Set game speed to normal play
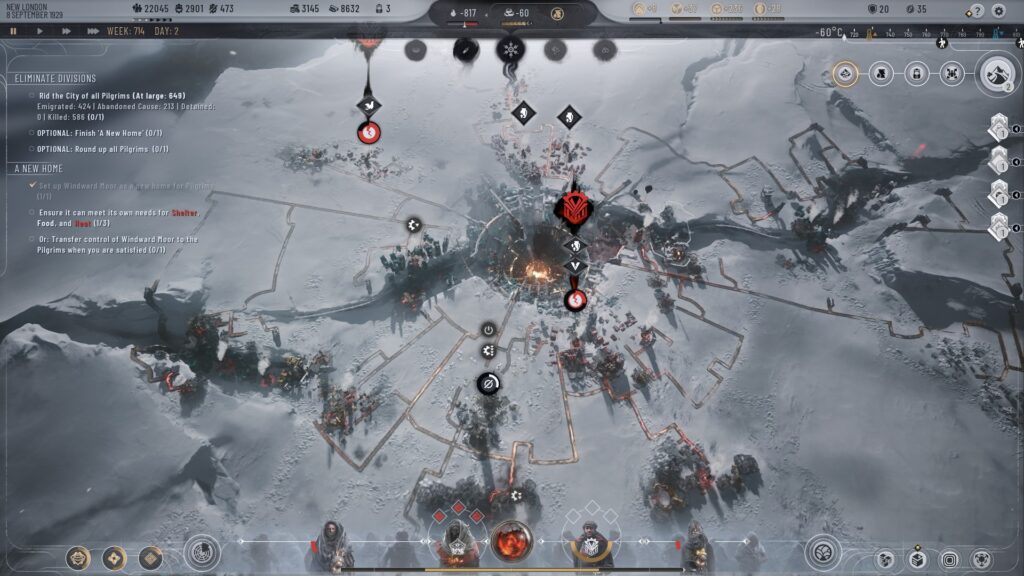This screenshot has height=576, width=1024. (x=40, y=31)
